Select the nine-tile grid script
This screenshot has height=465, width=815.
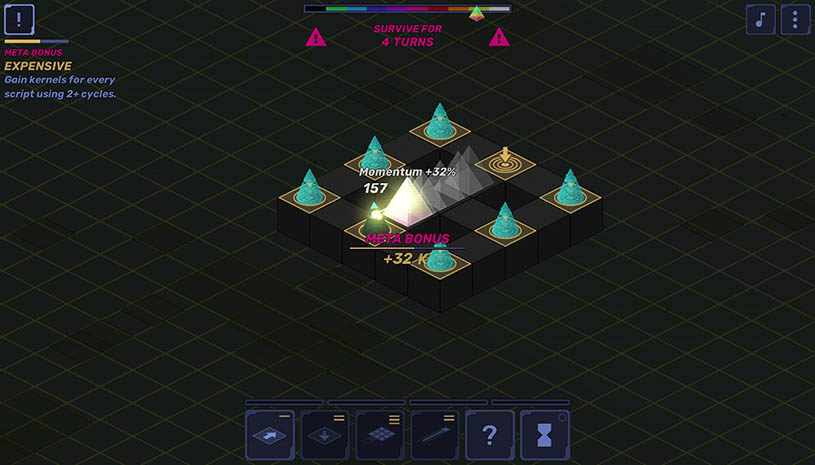tap(380, 435)
